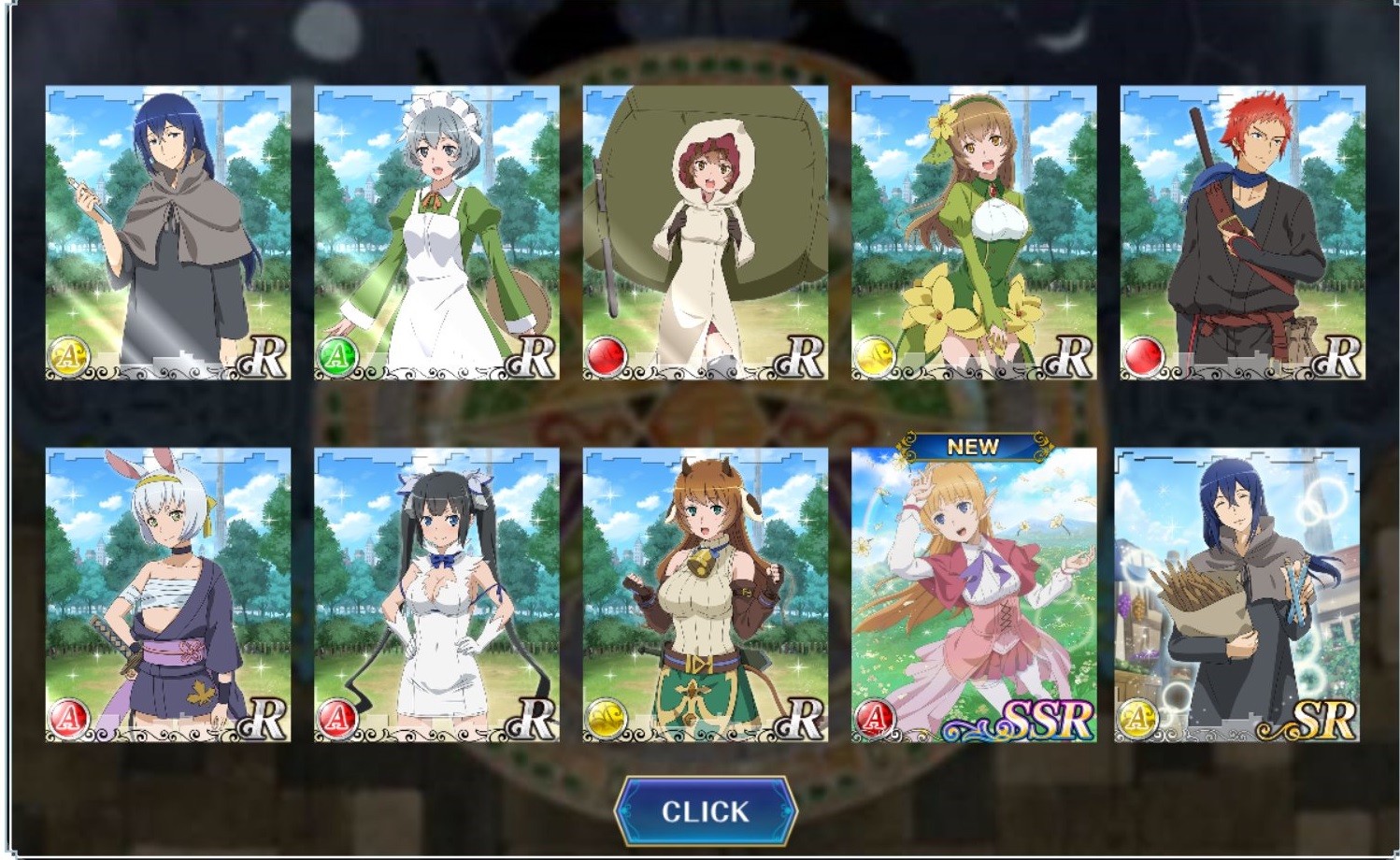
Task: Click the blue CLICK button
Action: (705, 810)
